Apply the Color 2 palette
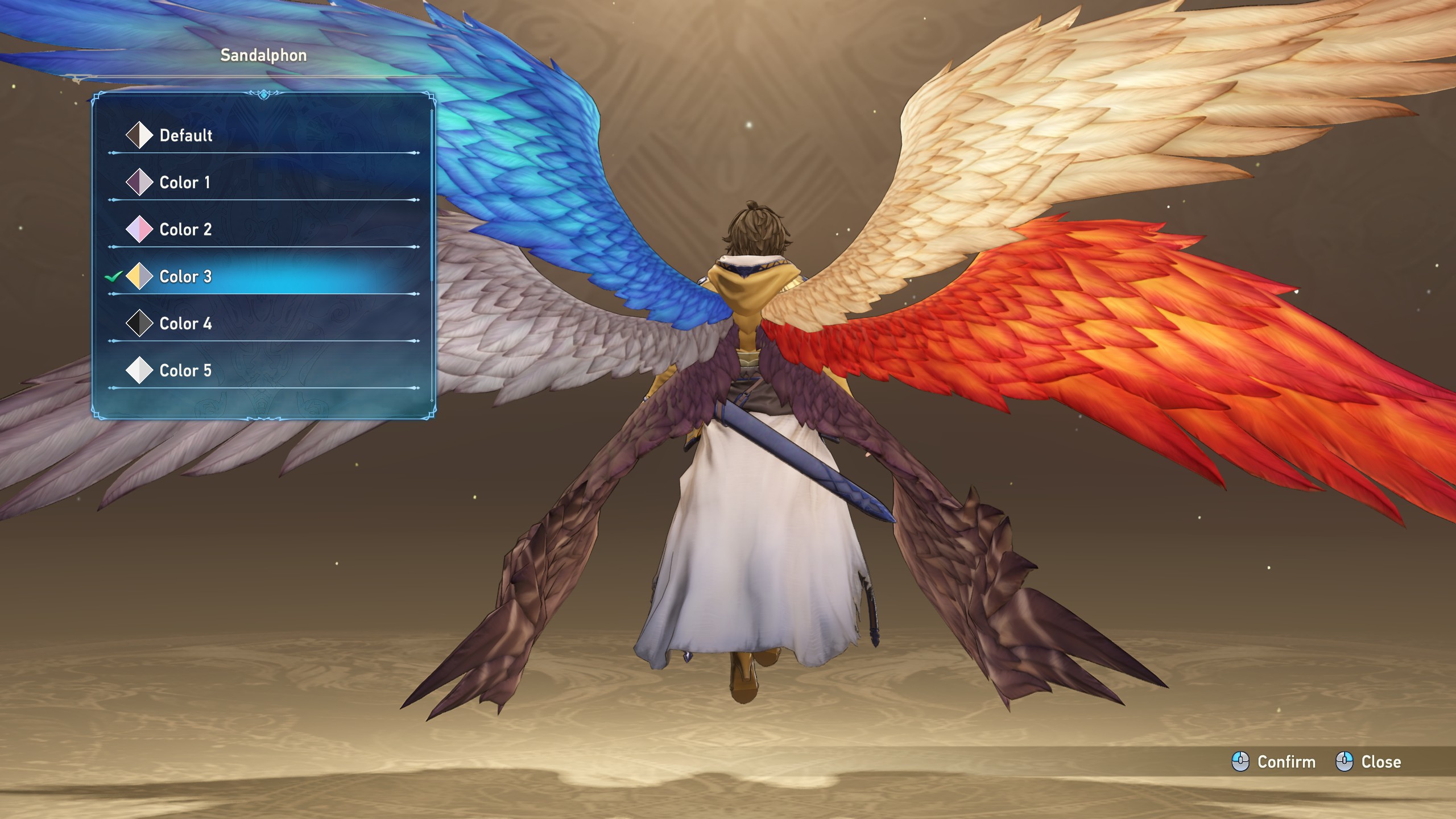Screen dimensions: 1456x819 click(185, 230)
